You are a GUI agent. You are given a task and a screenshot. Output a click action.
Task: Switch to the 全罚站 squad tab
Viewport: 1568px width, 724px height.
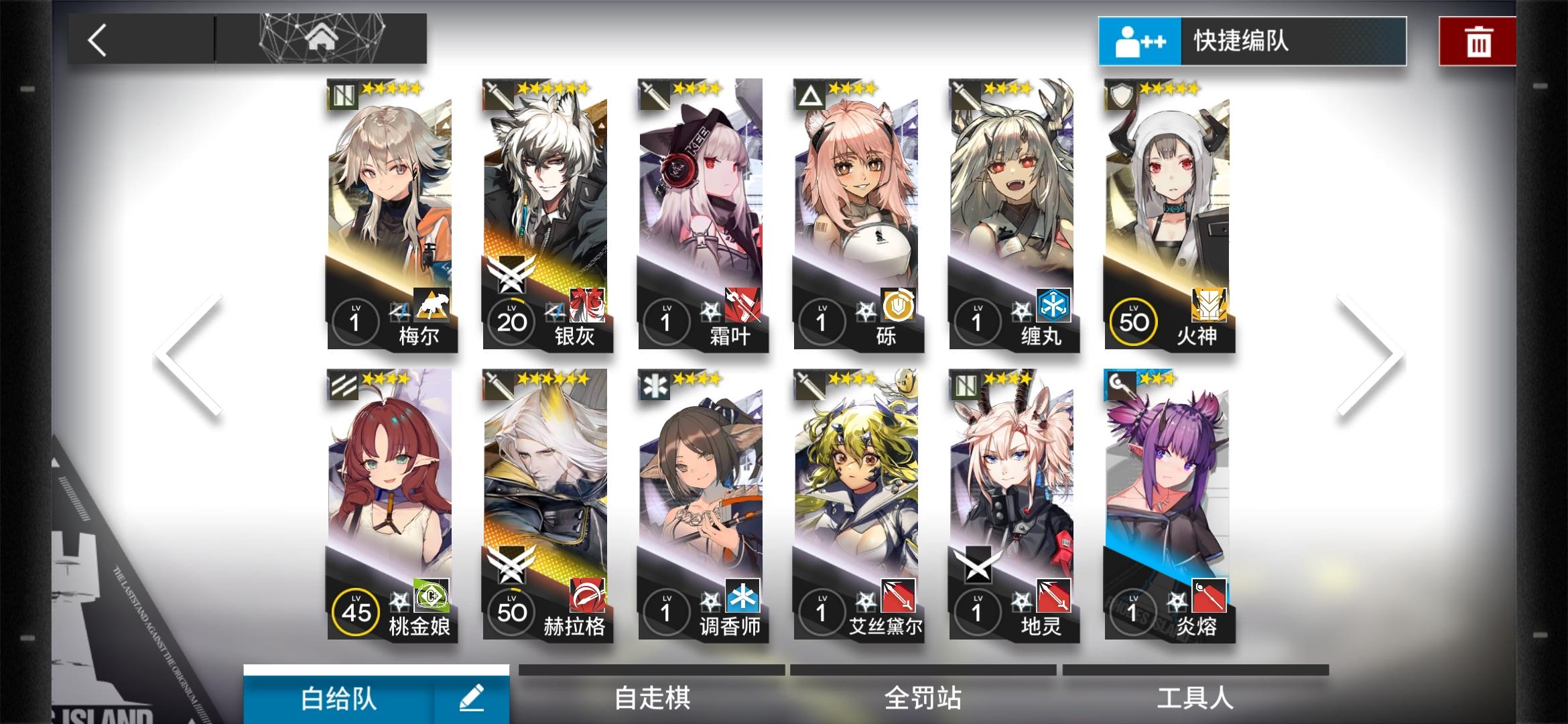coord(925,698)
